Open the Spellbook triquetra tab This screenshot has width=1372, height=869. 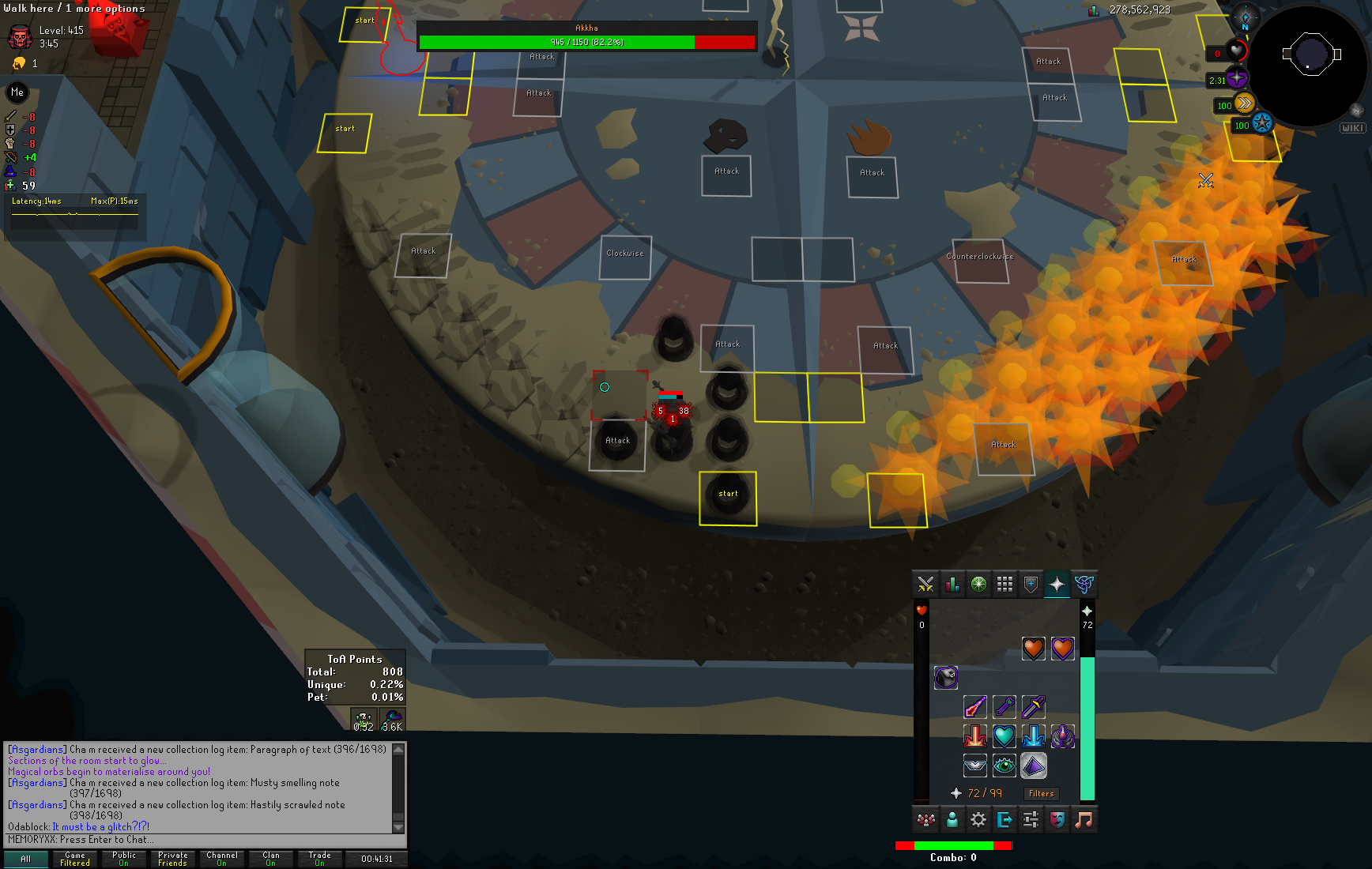(1084, 585)
